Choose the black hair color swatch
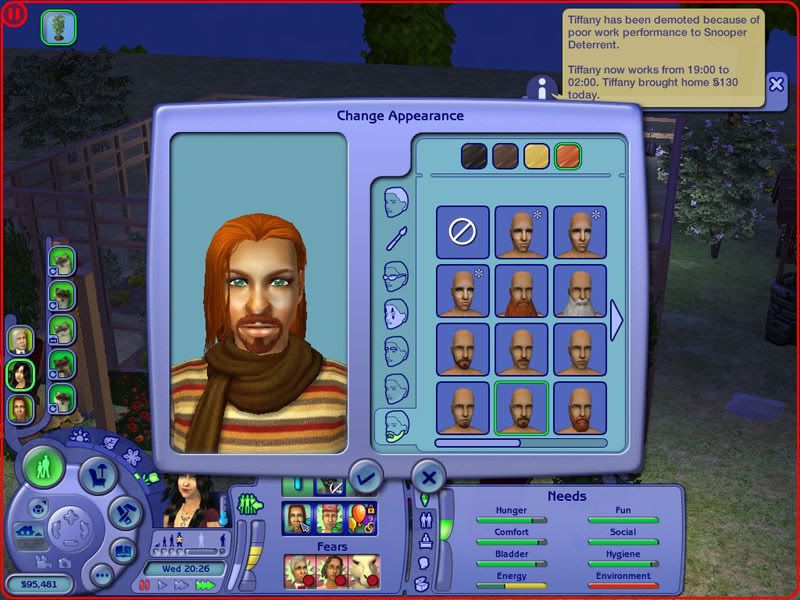 point(474,157)
